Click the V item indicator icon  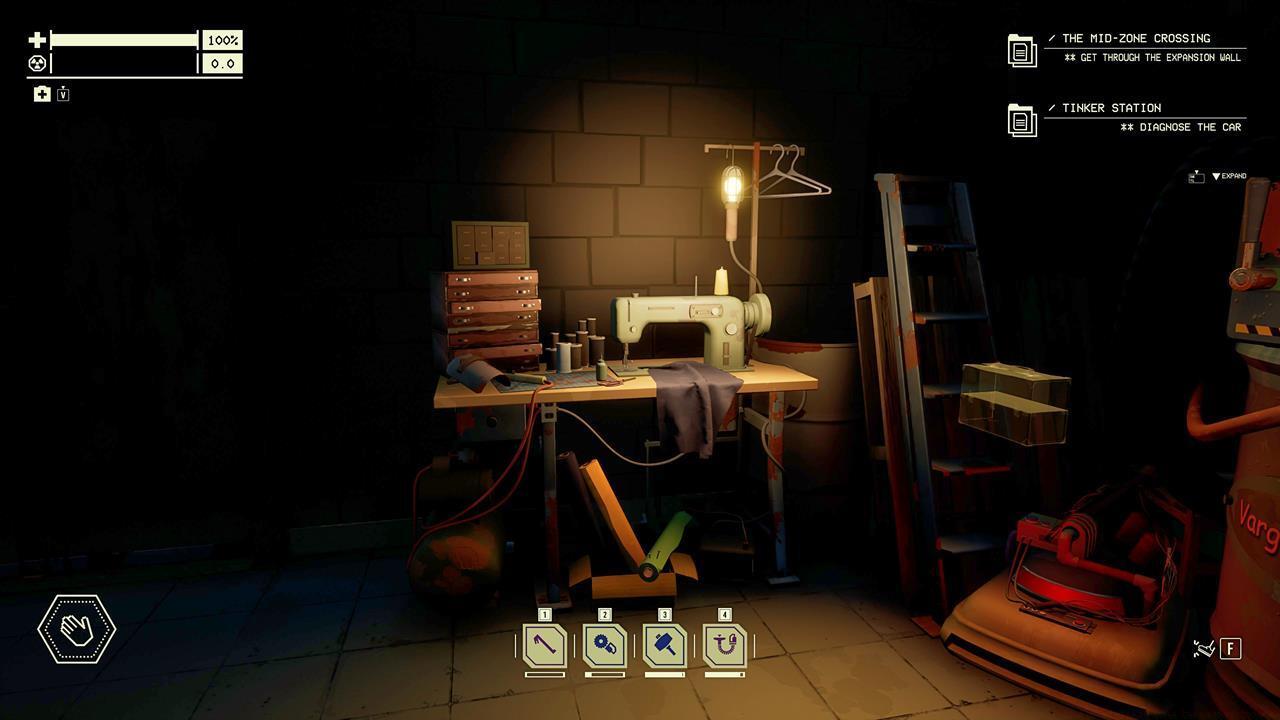click(x=62, y=93)
